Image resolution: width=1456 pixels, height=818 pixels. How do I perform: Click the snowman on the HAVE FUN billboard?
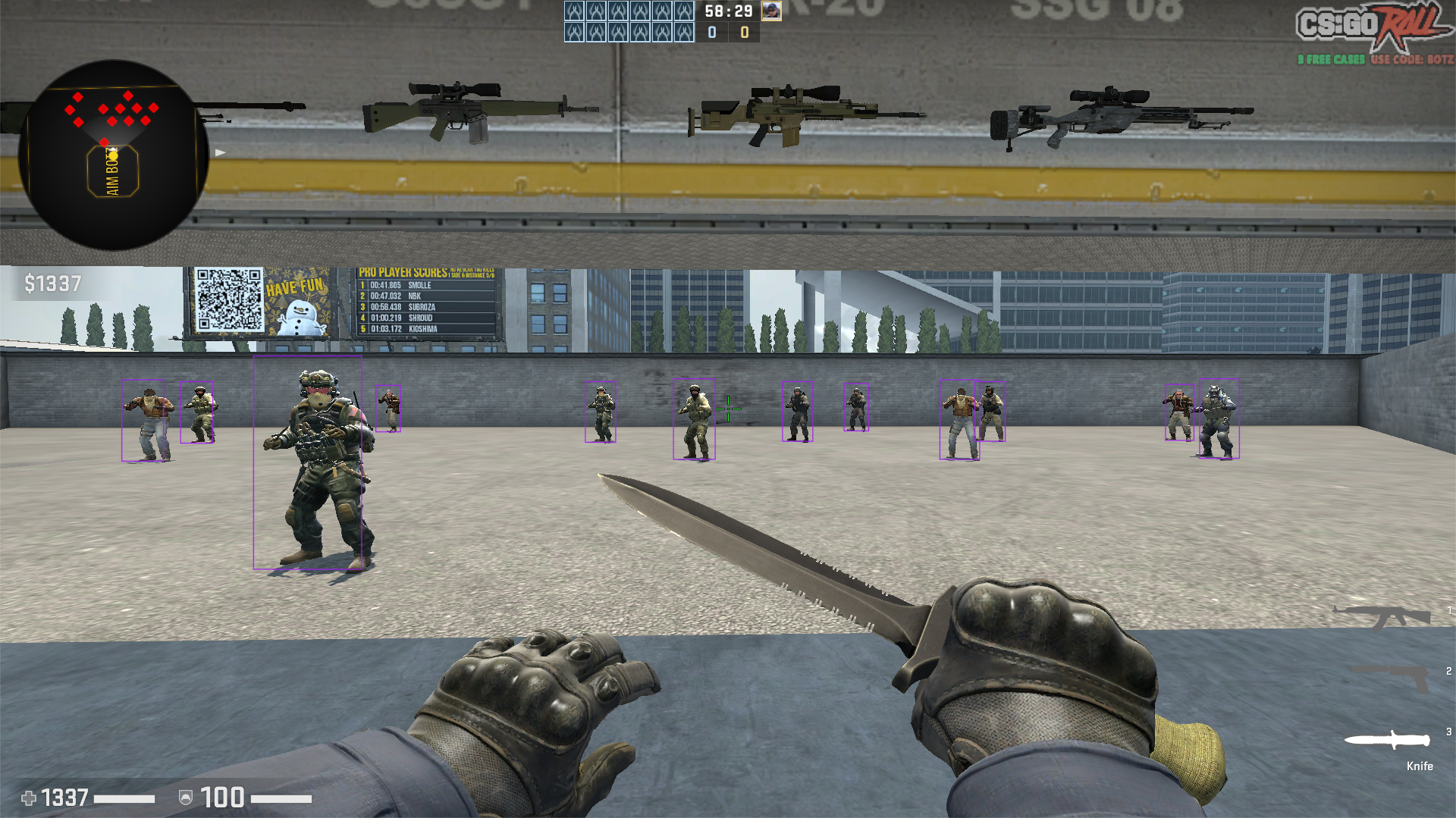tap(300, 319)
